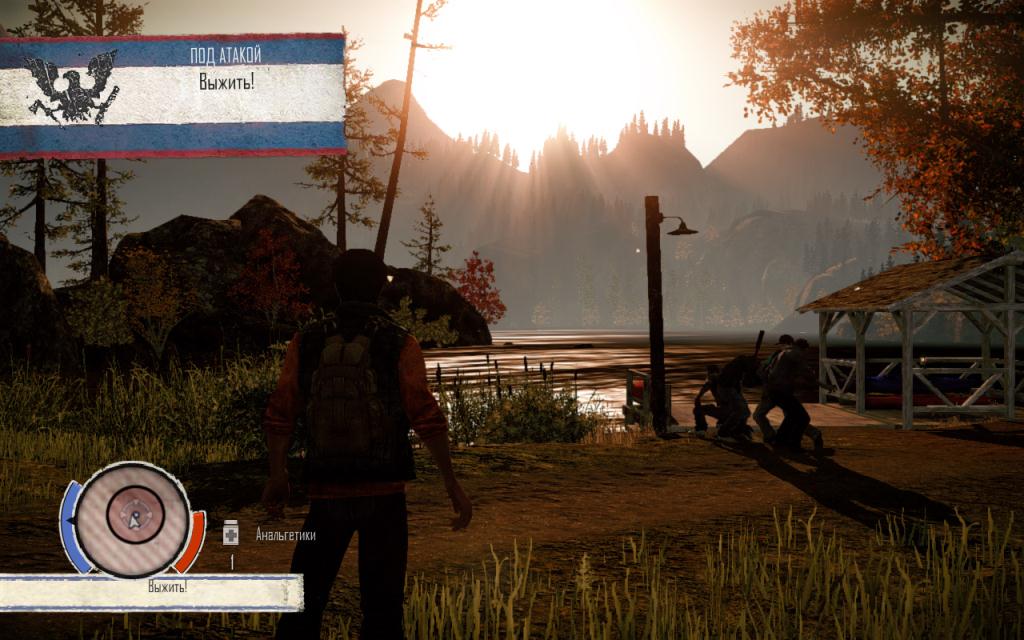This screenshot has height=640, width=1024.
Task: Open the circular minimap
Action: 133,518
